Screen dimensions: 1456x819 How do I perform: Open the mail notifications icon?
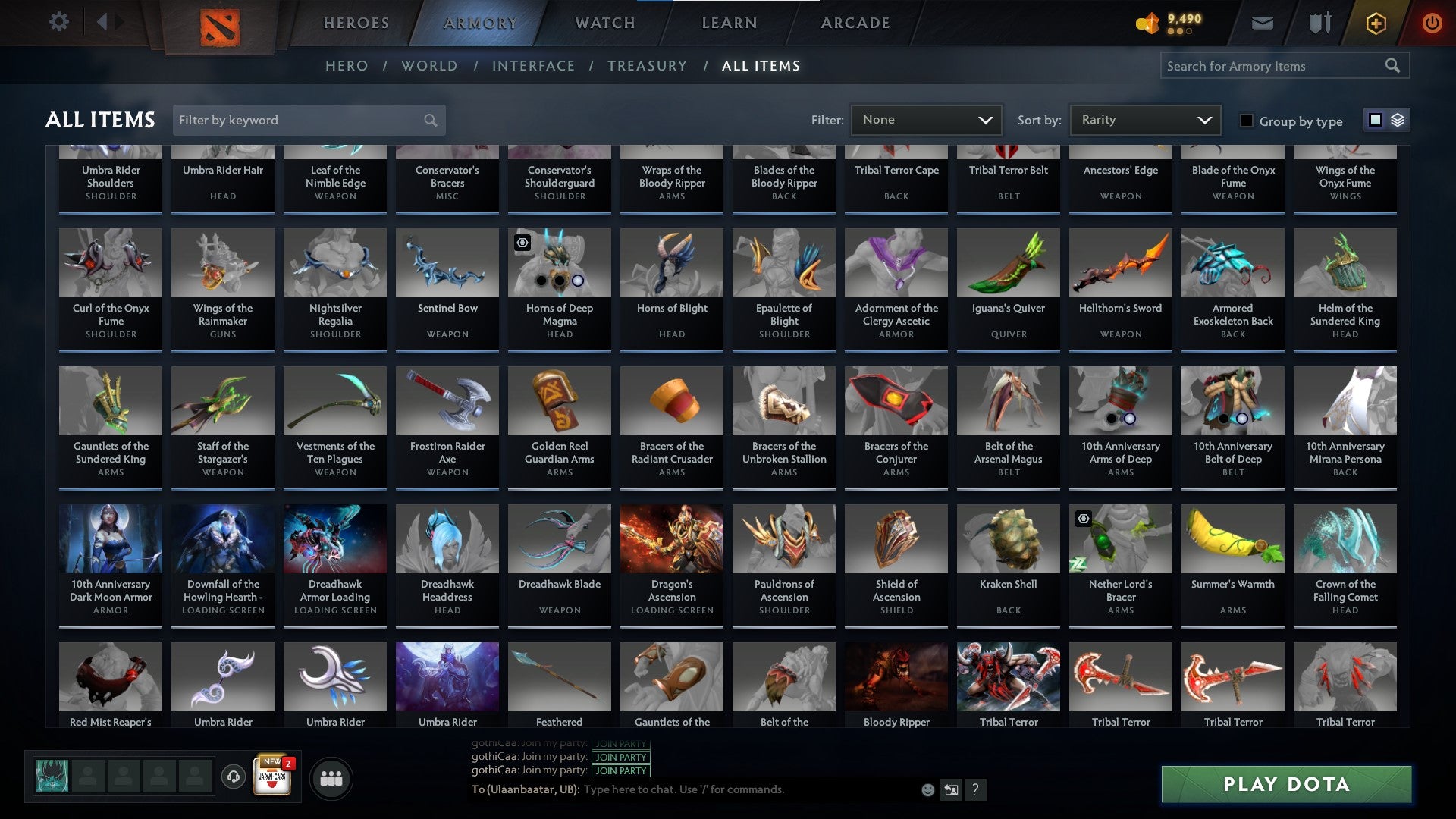tap(1262, 22)
